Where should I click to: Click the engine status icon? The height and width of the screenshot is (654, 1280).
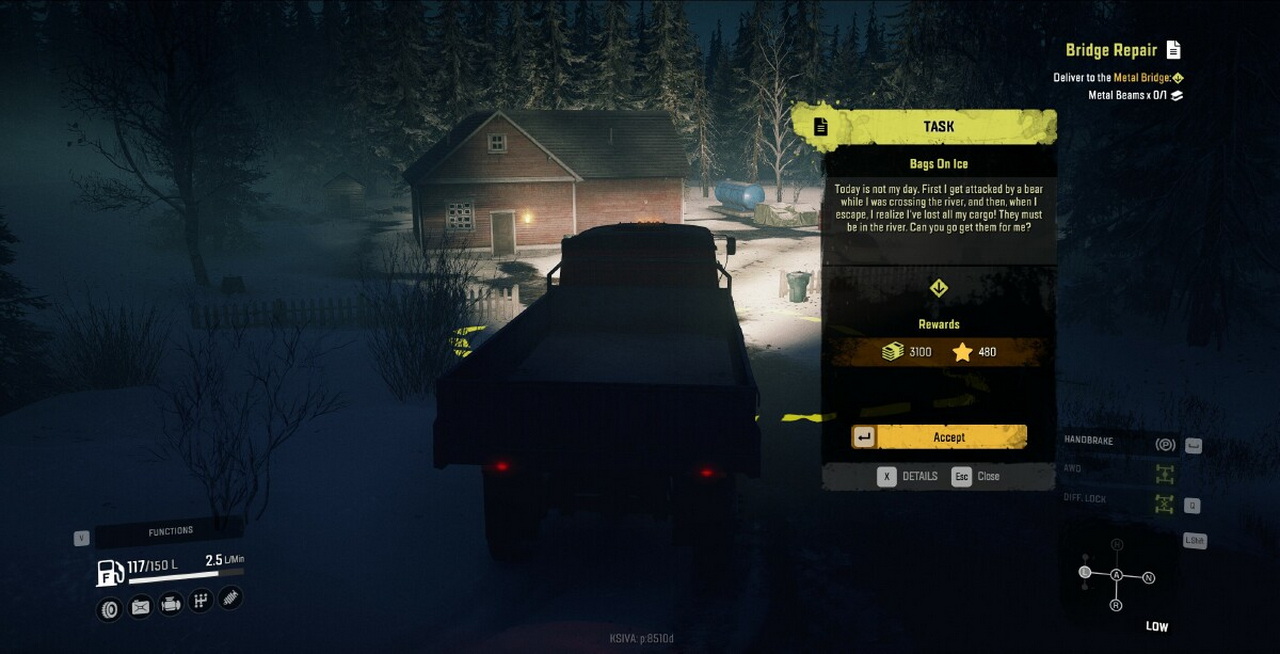(171, 604)
